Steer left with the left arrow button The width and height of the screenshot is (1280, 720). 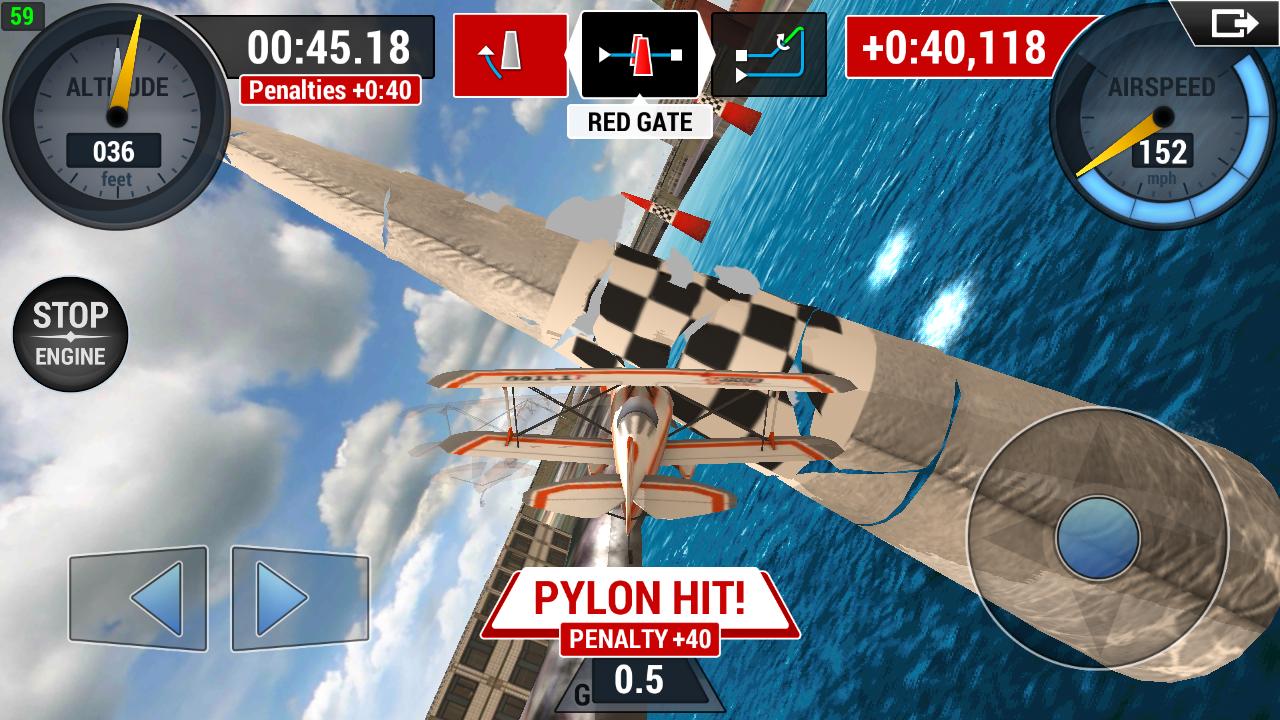138,598
